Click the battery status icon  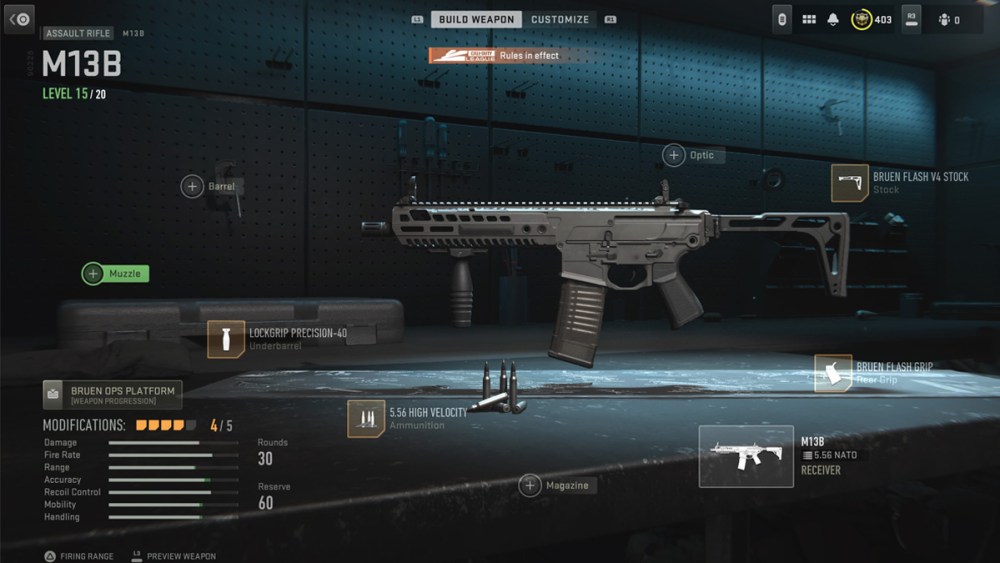(784, 19)
